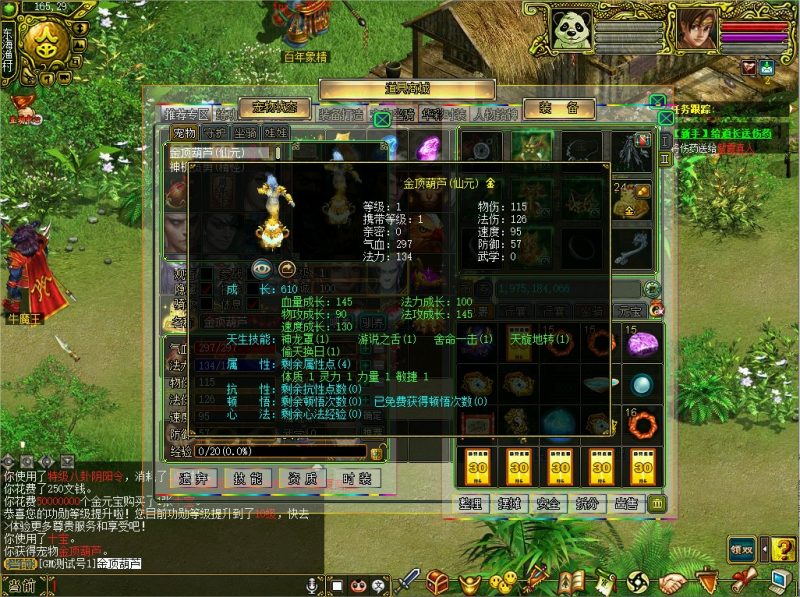Select the purple gem item in the bag

click(x=641, y=343)
